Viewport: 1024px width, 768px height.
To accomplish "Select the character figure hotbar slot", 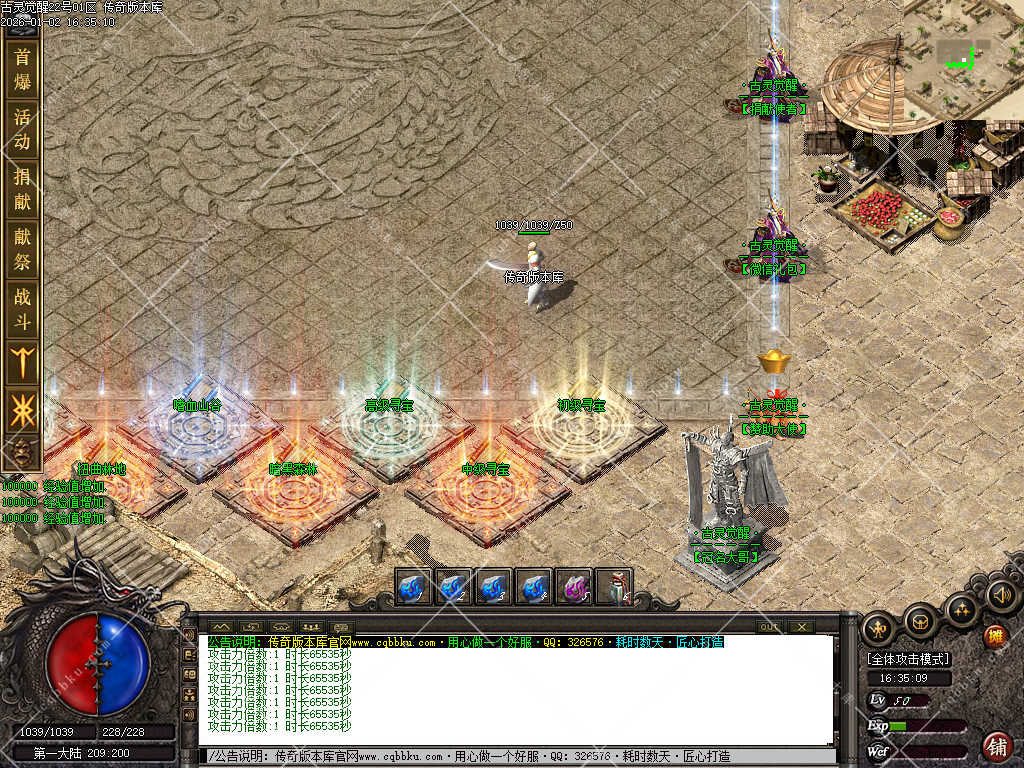I will click(614, 587).
